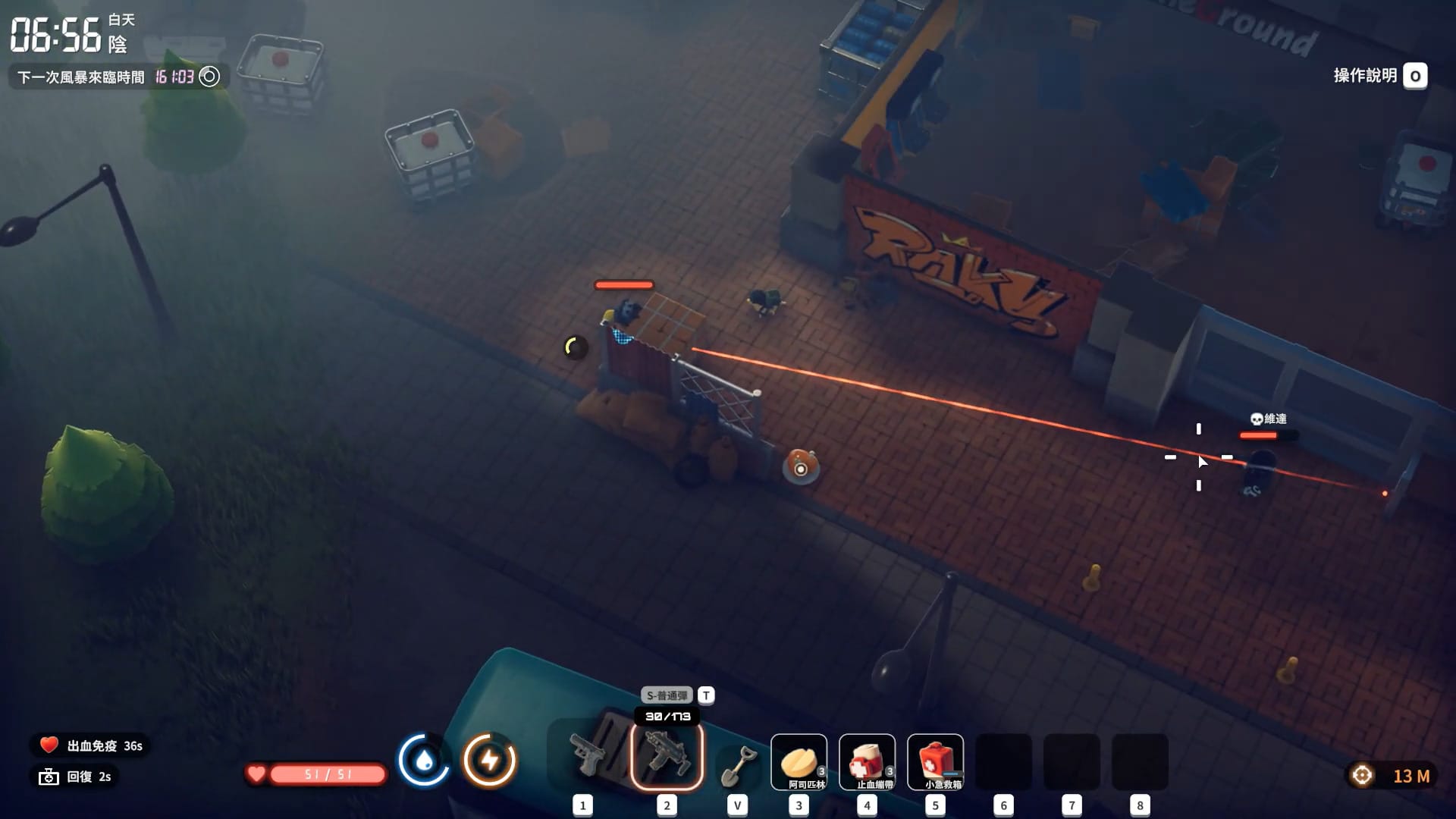
Task: Open 操作說明 controls help with O button
Action: point(1414,76)
